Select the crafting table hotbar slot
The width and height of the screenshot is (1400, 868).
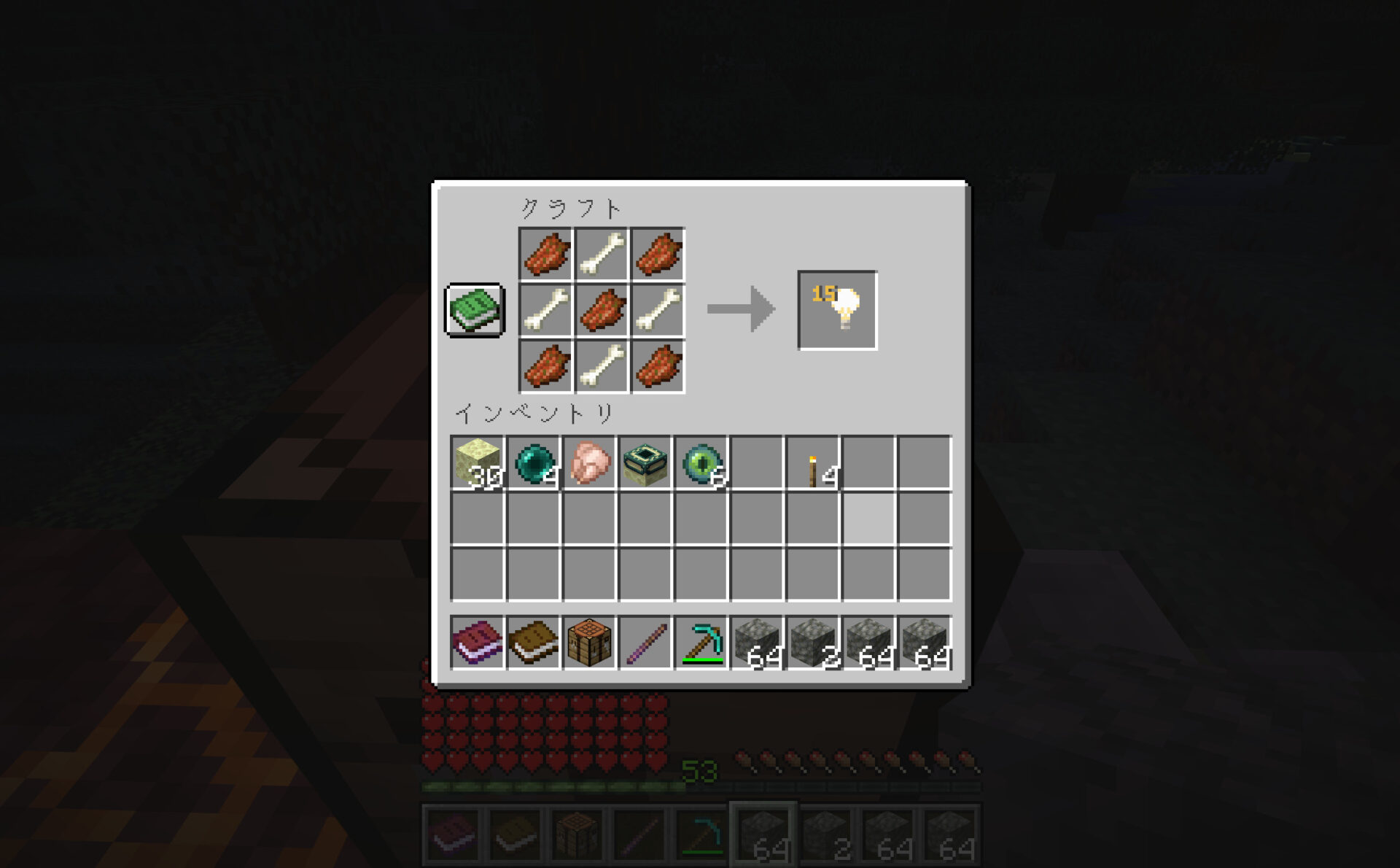589,643
